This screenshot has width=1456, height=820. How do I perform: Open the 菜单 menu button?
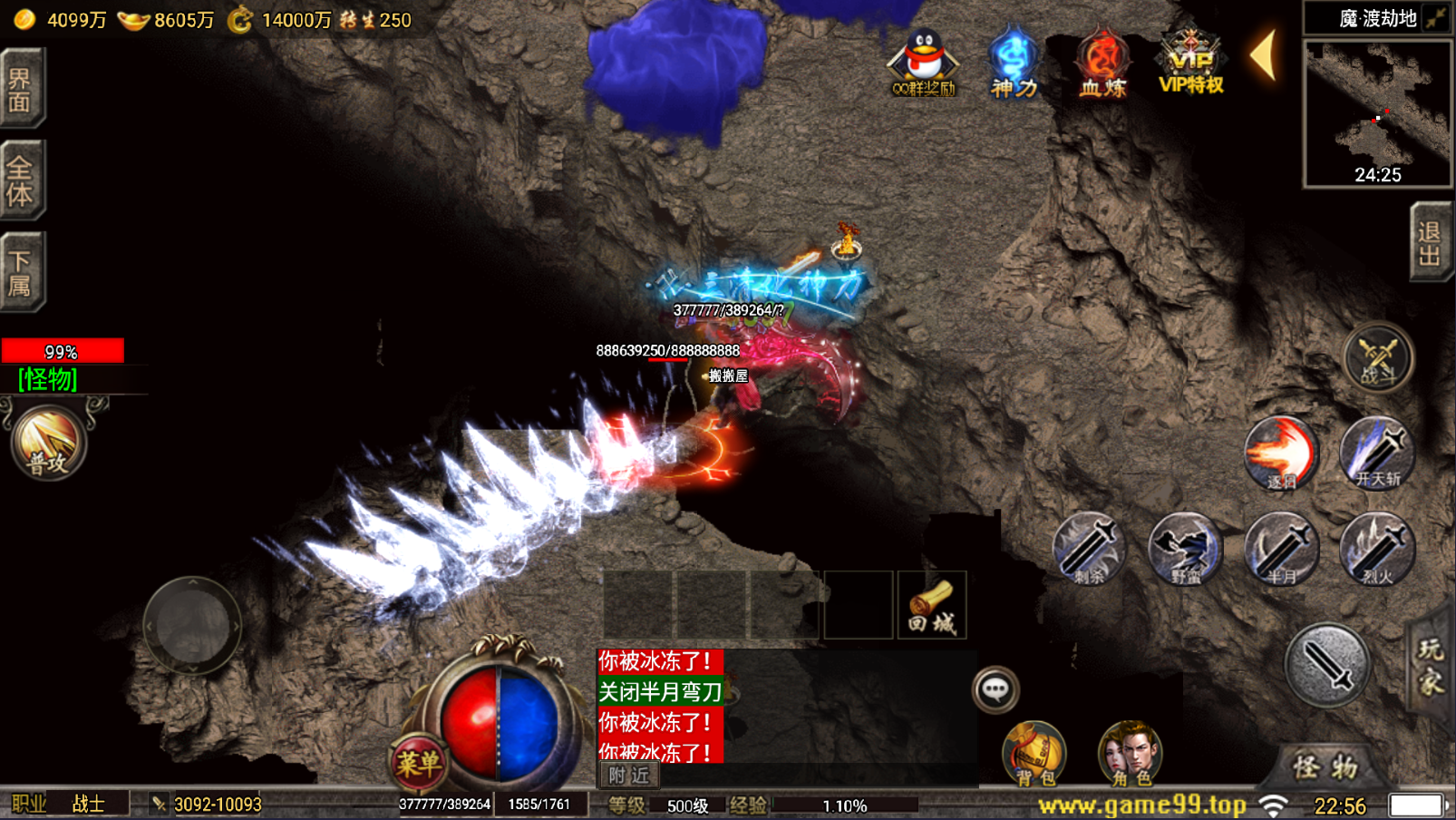point(418,763)
